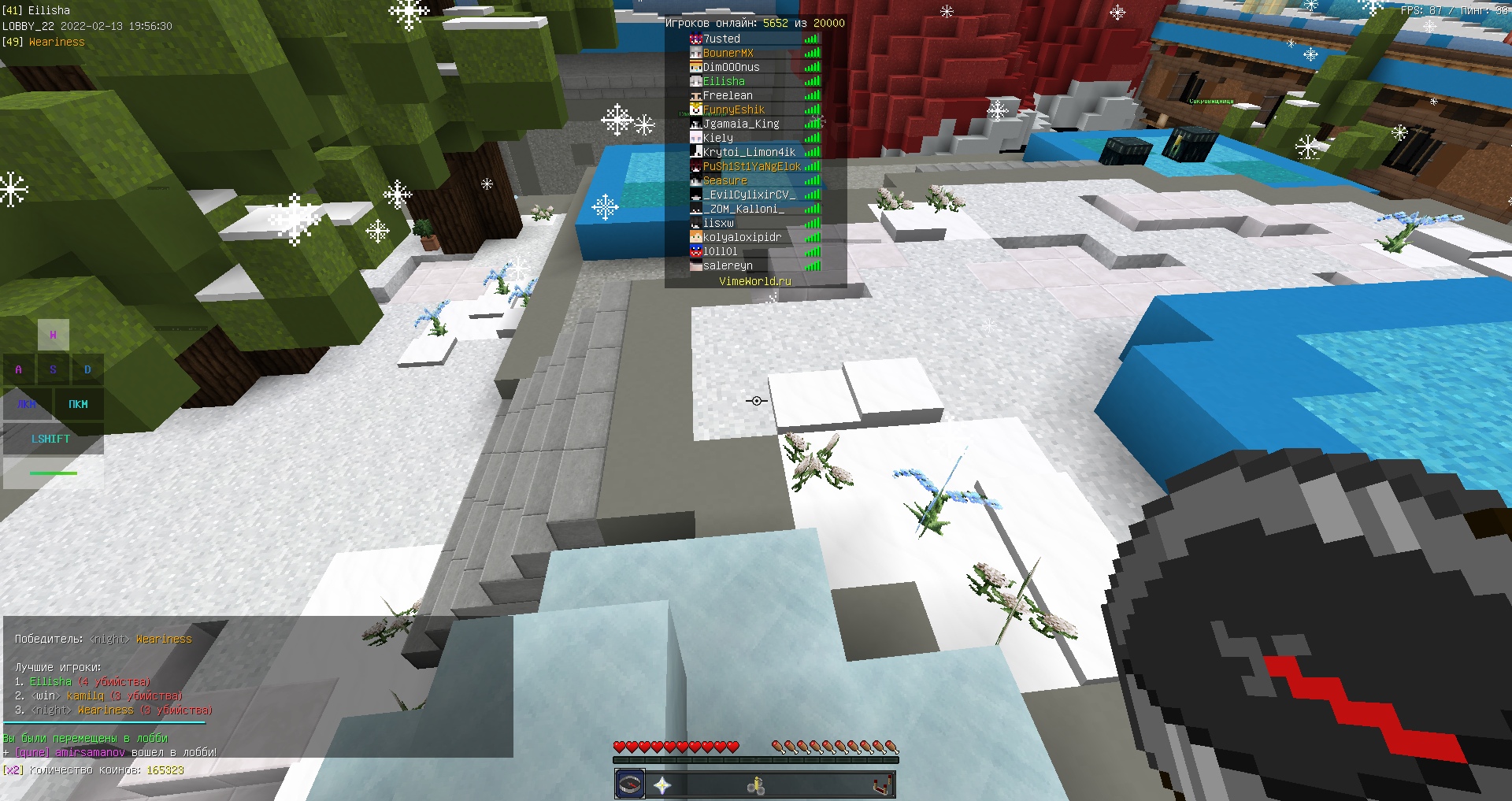Click the W key on the movement overlay
This screenshot has height=801, width=1512.
tap(54, 334)
